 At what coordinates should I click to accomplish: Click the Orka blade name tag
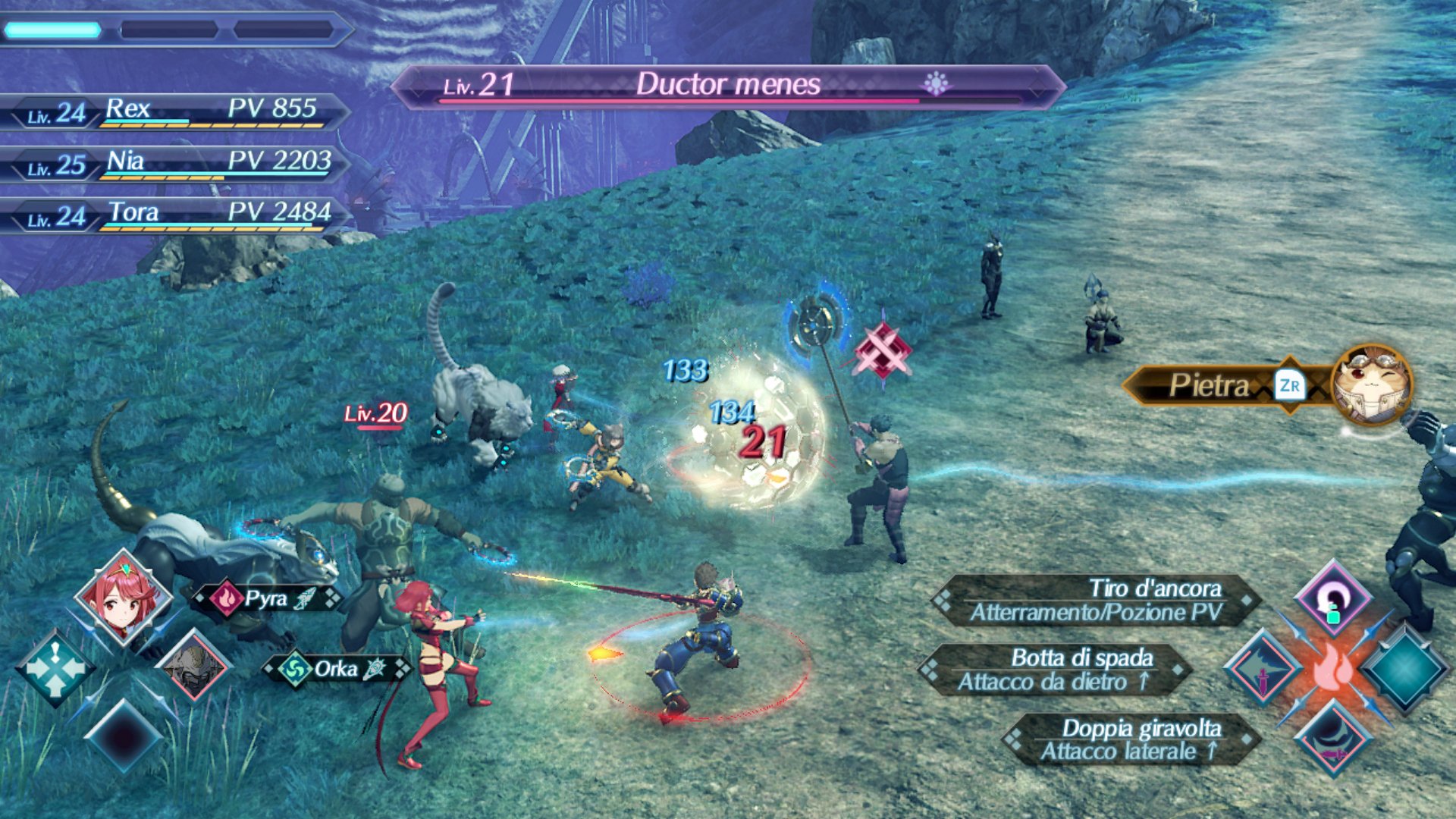click(335, 669)
